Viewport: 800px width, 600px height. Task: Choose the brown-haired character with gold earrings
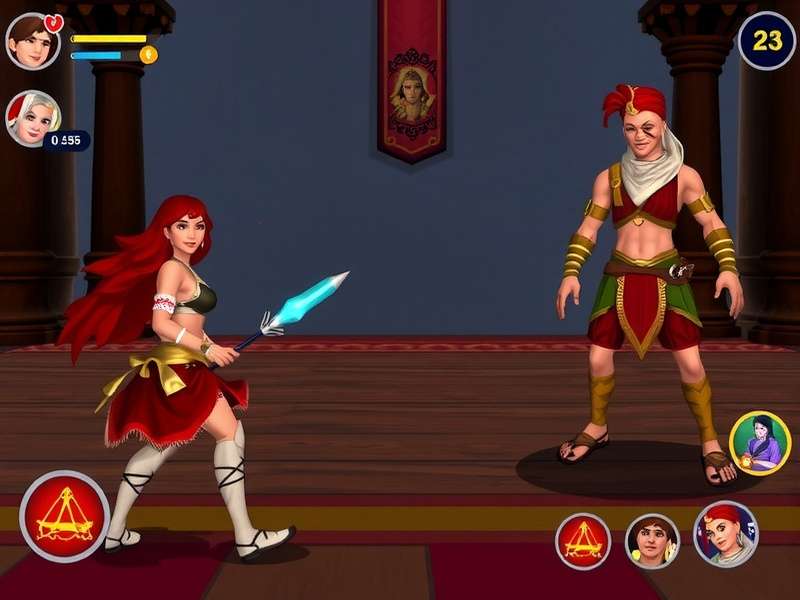[652, 541]
